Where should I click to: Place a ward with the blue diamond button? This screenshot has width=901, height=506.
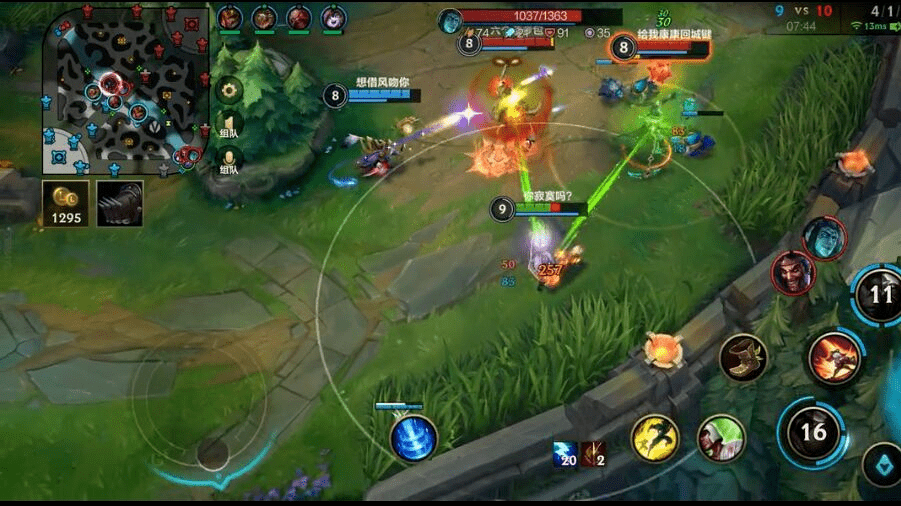click(882, 464)
